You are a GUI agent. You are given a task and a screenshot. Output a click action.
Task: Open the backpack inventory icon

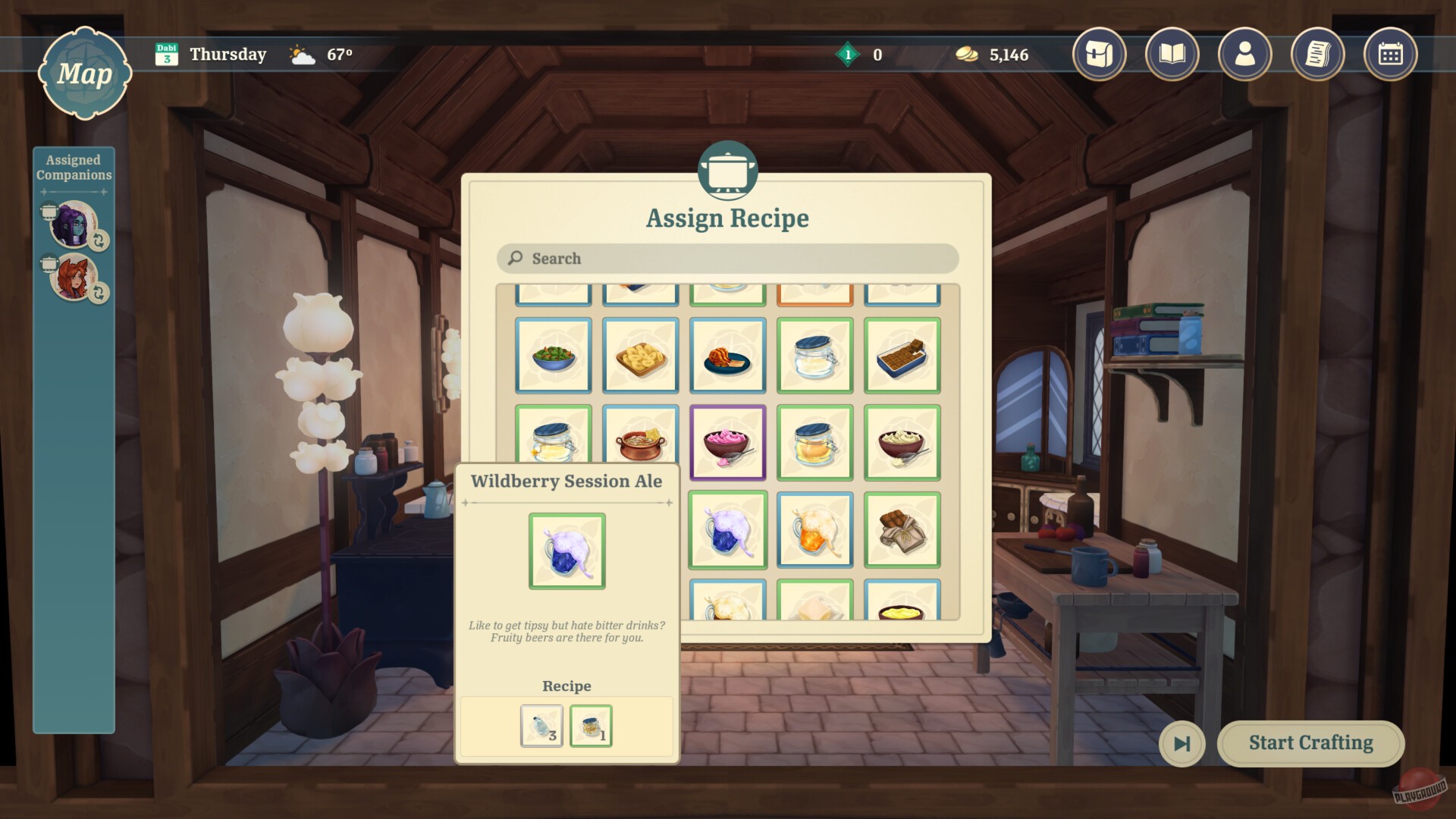(x=1100, y=54)
